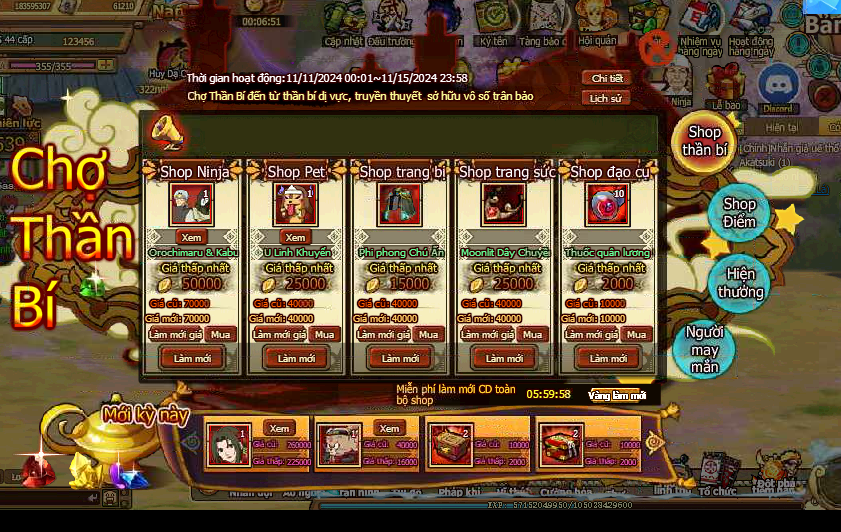Click the next-page arrow in Mới kỳ này row
841x532 pixels.
pos(655,440)
